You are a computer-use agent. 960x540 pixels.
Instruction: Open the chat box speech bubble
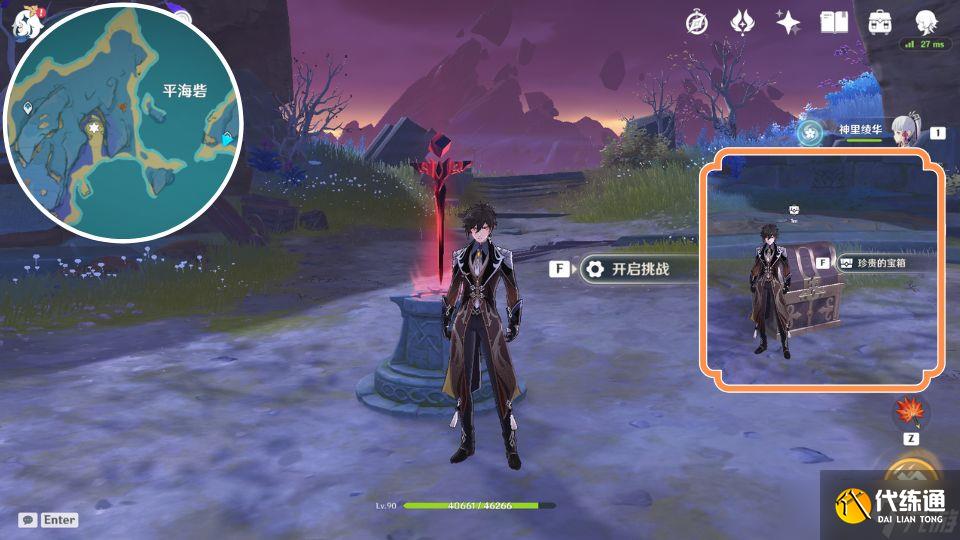click(x=28, y=520)
